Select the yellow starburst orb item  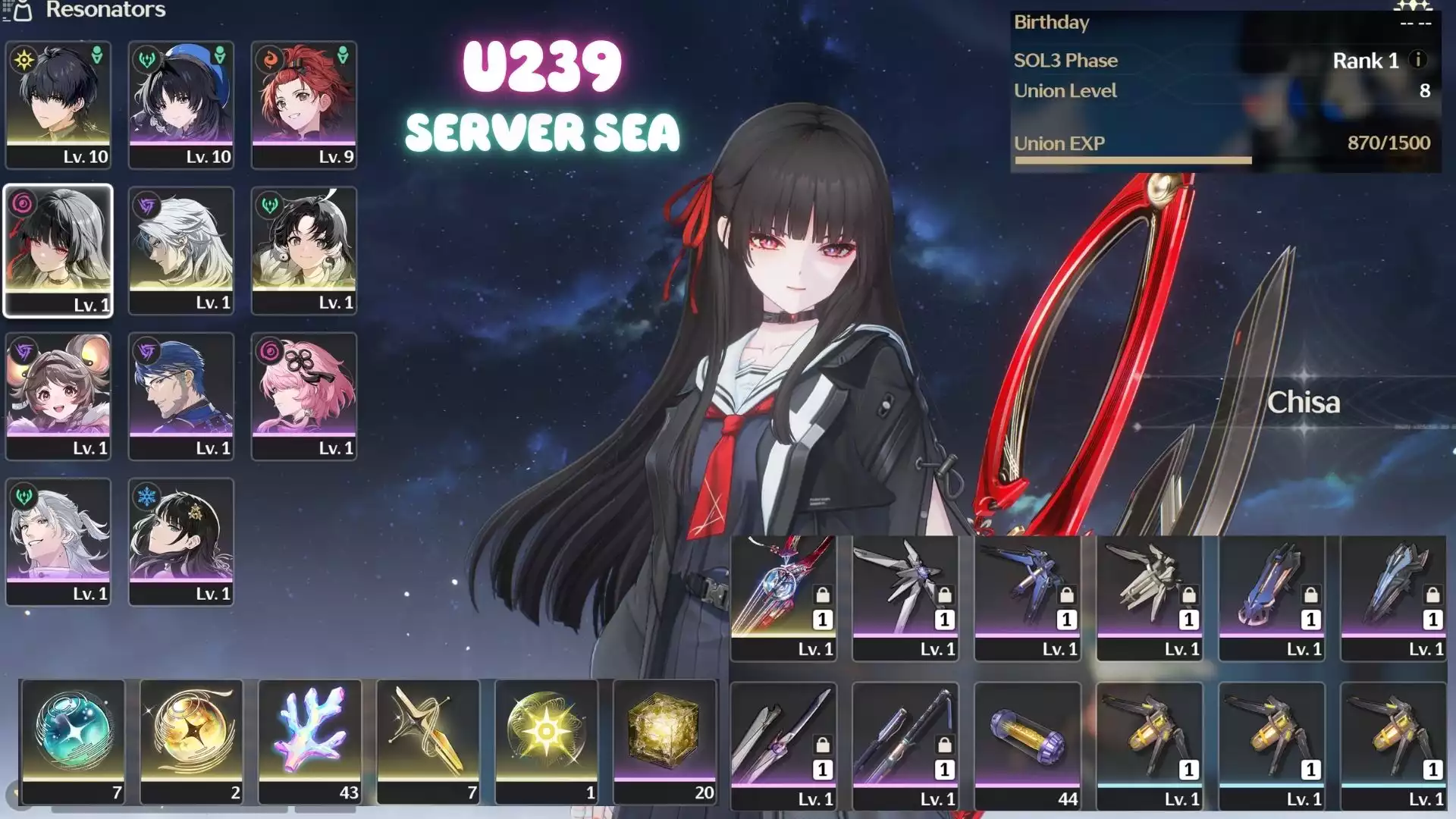click(x=547, y=740)
